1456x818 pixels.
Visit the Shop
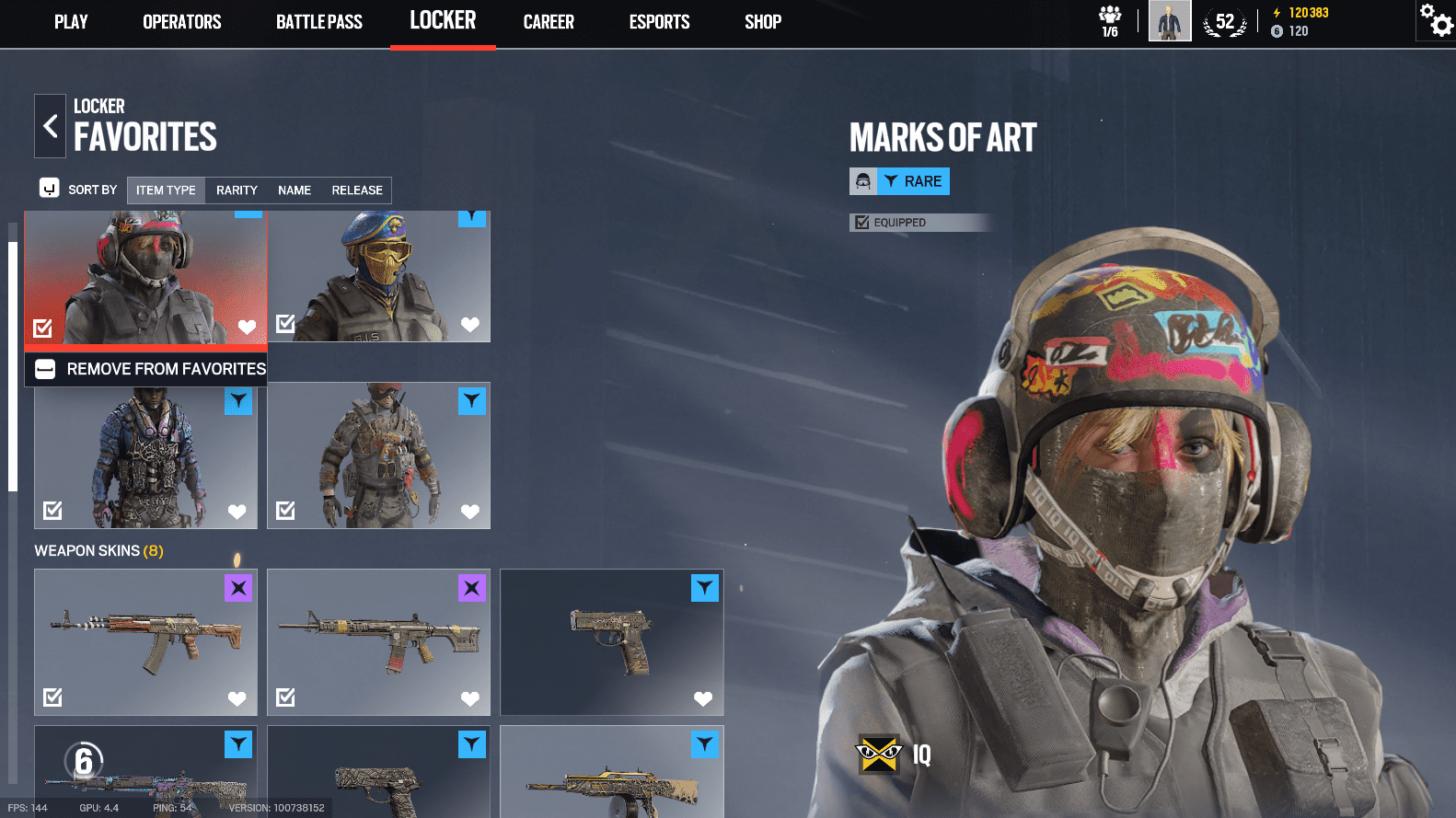pyautogui.click(x=763, y=22)
